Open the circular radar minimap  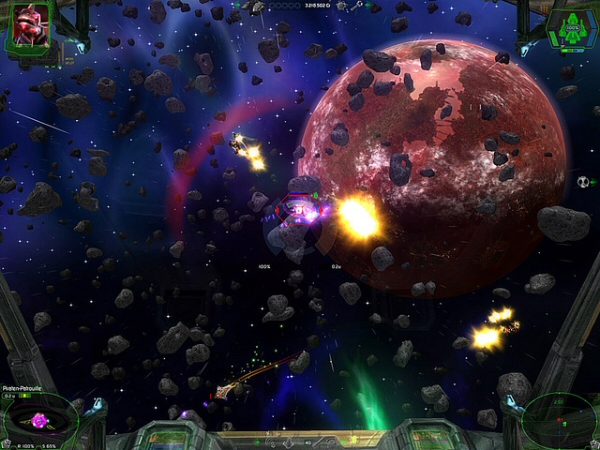560,417
